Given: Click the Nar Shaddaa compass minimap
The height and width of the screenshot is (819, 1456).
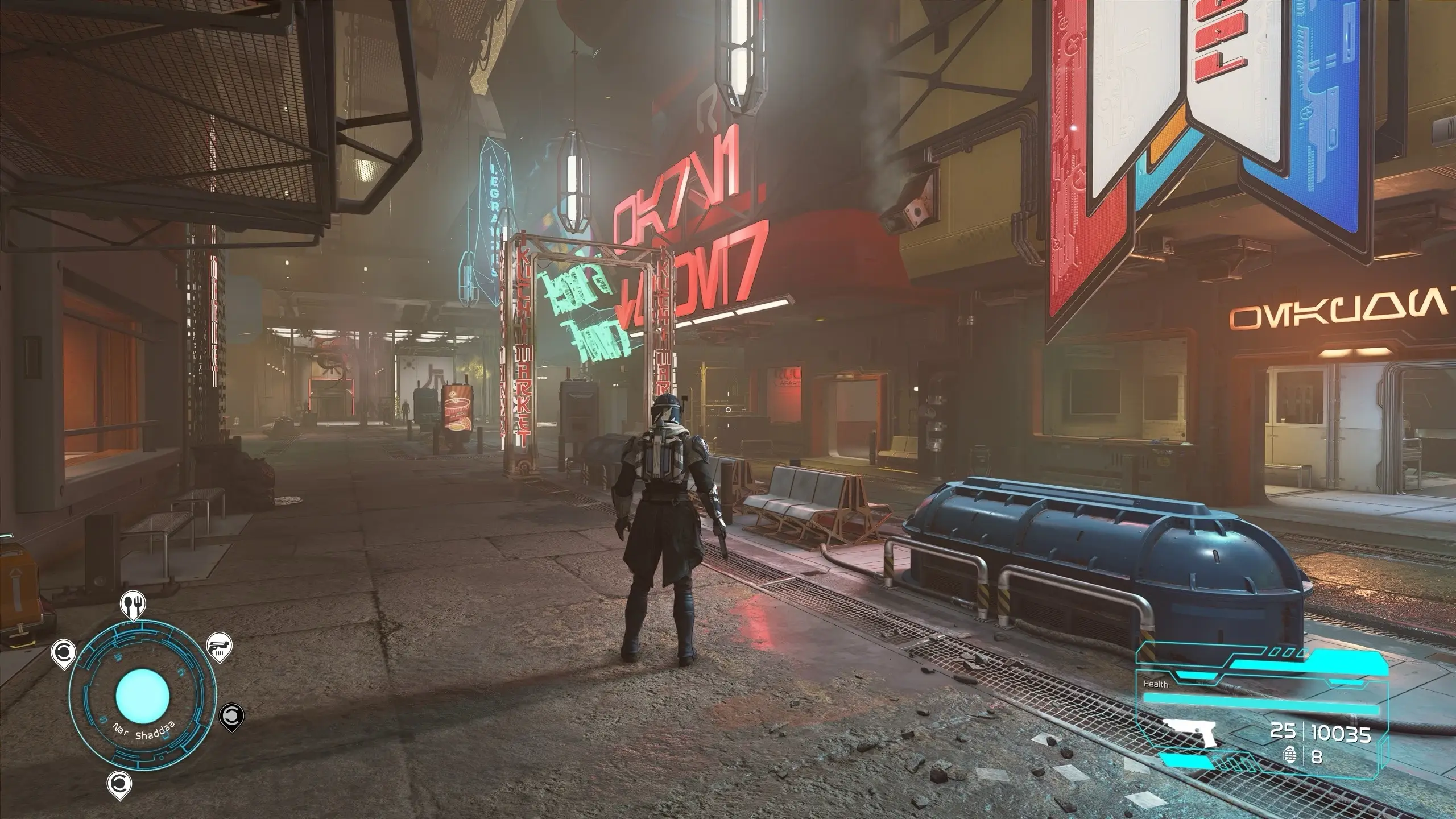Looking at the screenshot, I should (x=142, y=696).
